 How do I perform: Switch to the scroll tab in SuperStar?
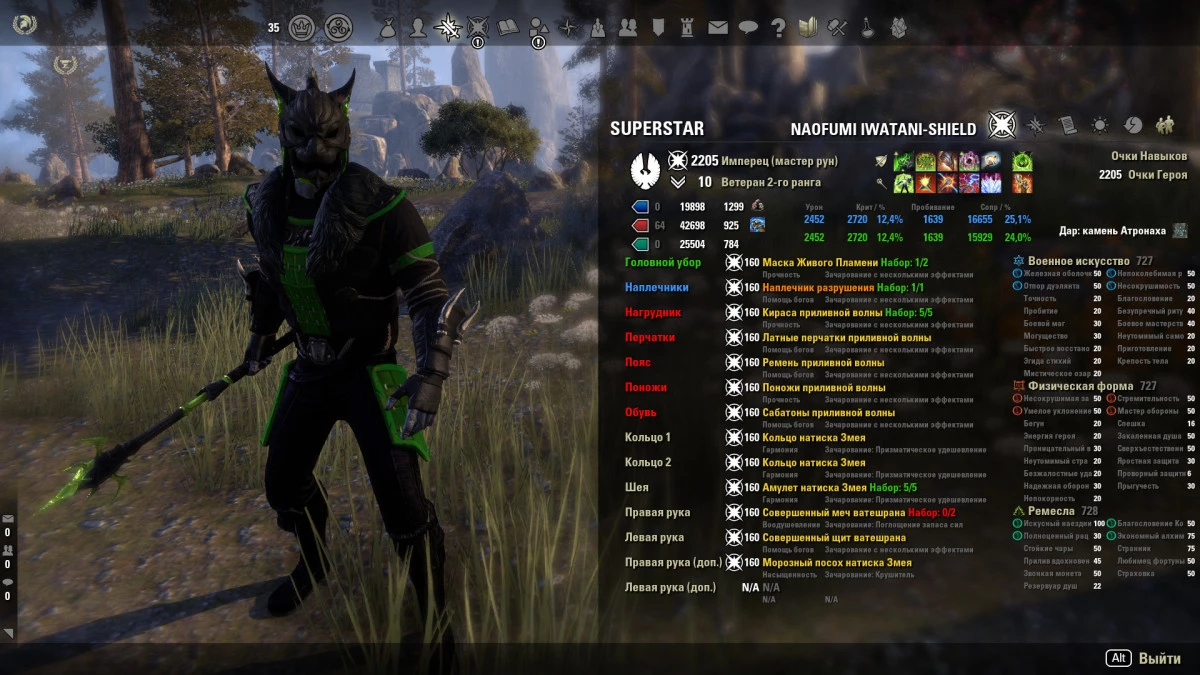coord(1068,125)
